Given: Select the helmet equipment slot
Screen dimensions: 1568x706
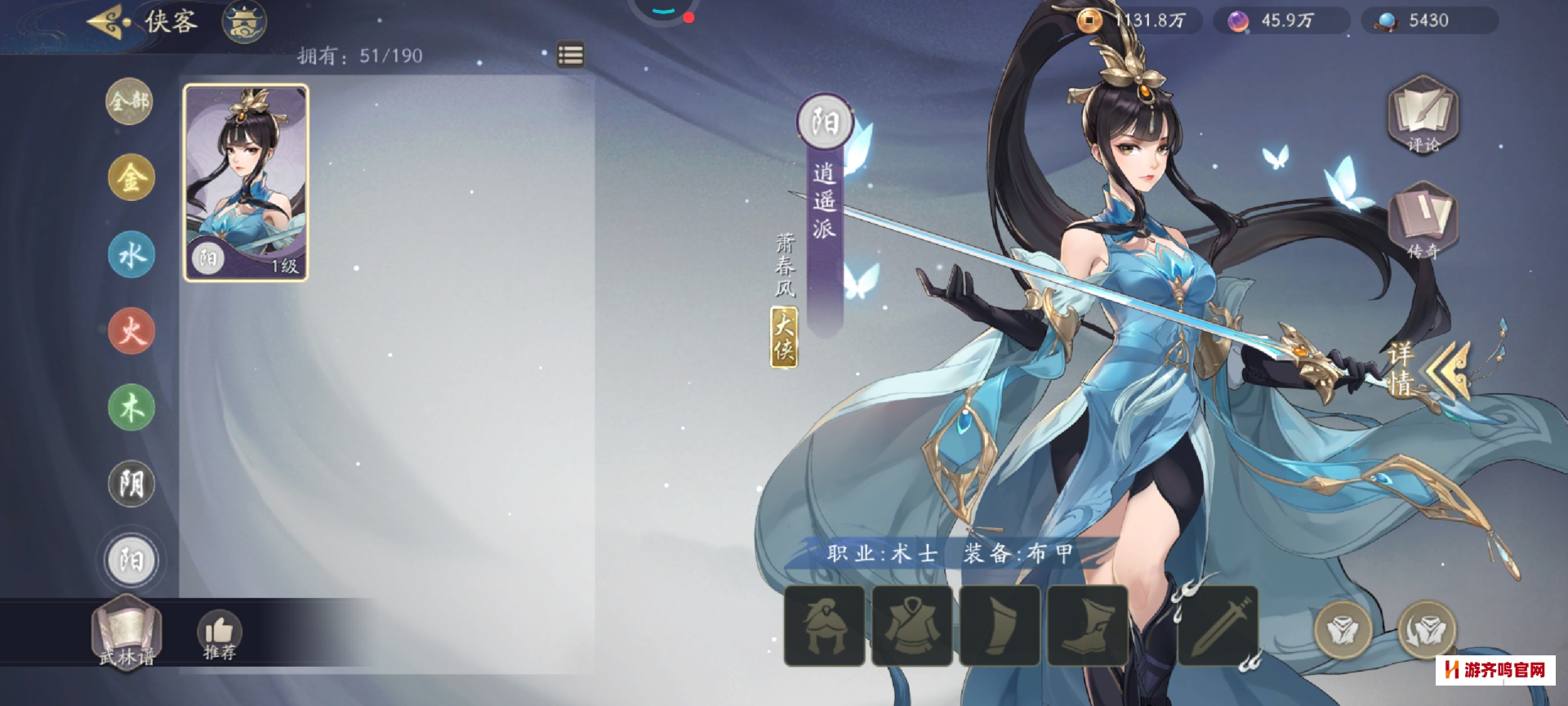Looking at the screenshot, I should pyautogui.click(x=824, y=625).
